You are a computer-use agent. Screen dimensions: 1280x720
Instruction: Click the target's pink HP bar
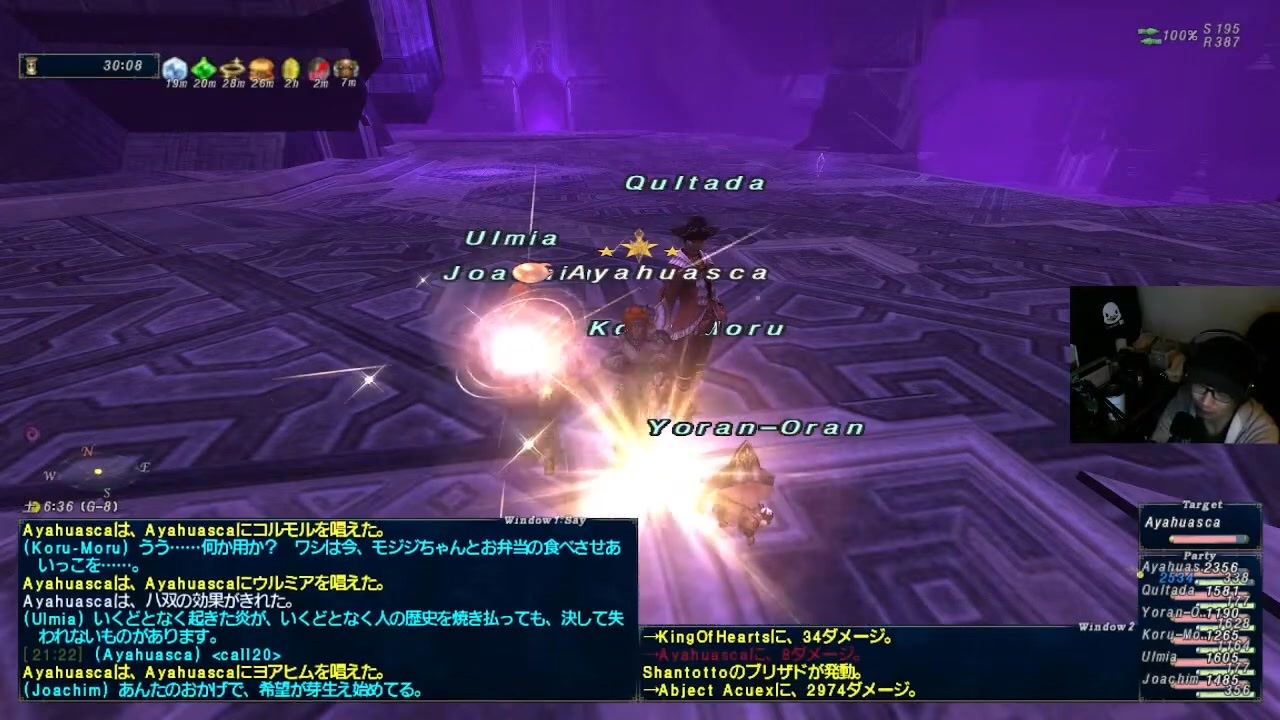click(x=1210, y=538)
